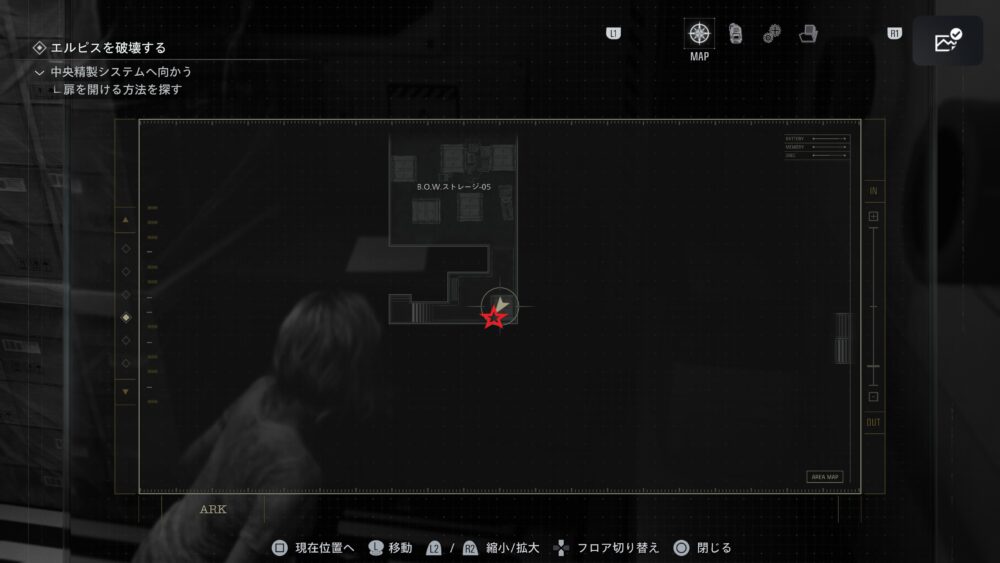Click the エルピスを破壊する objective
The width and height of the screenshot is (1000, 563).
pyautogui.click(x=108, y=47)
